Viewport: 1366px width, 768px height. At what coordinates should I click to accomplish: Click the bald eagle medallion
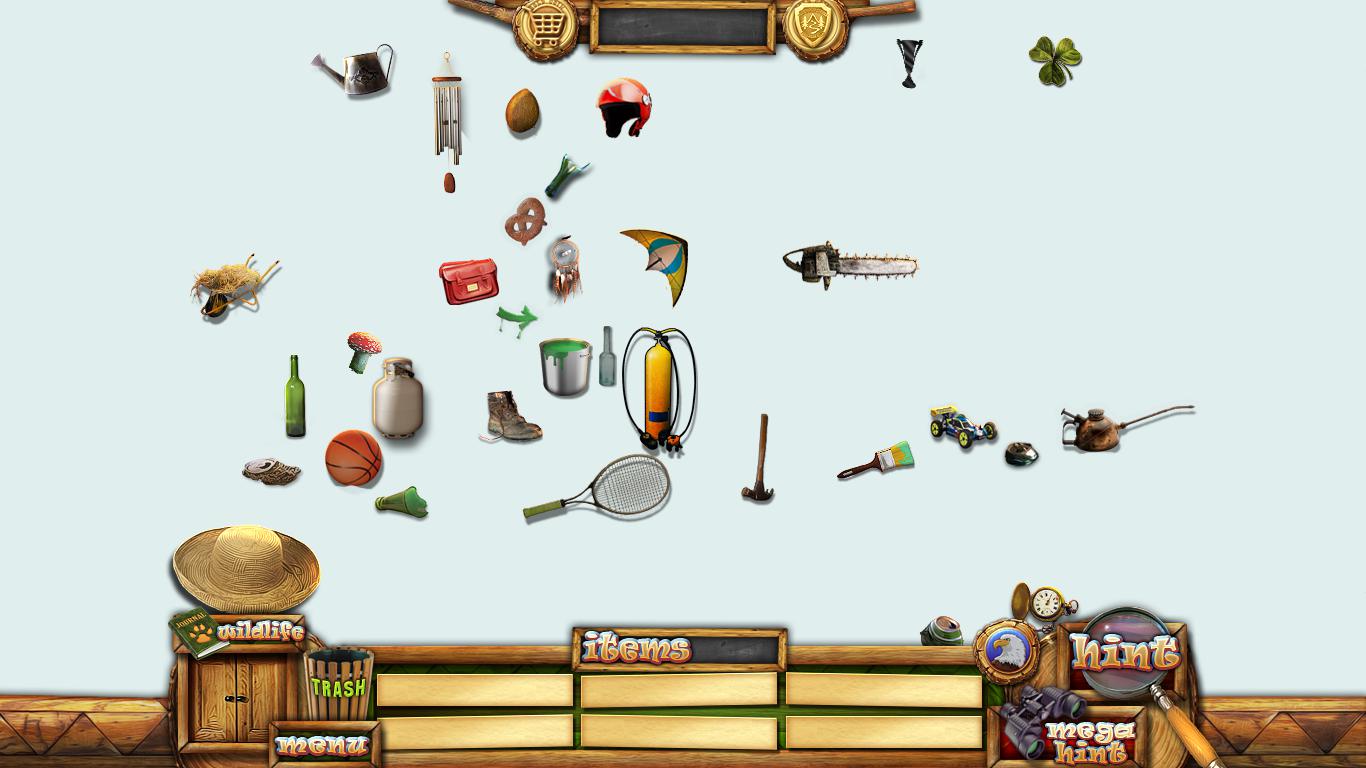coord(1007,652)
